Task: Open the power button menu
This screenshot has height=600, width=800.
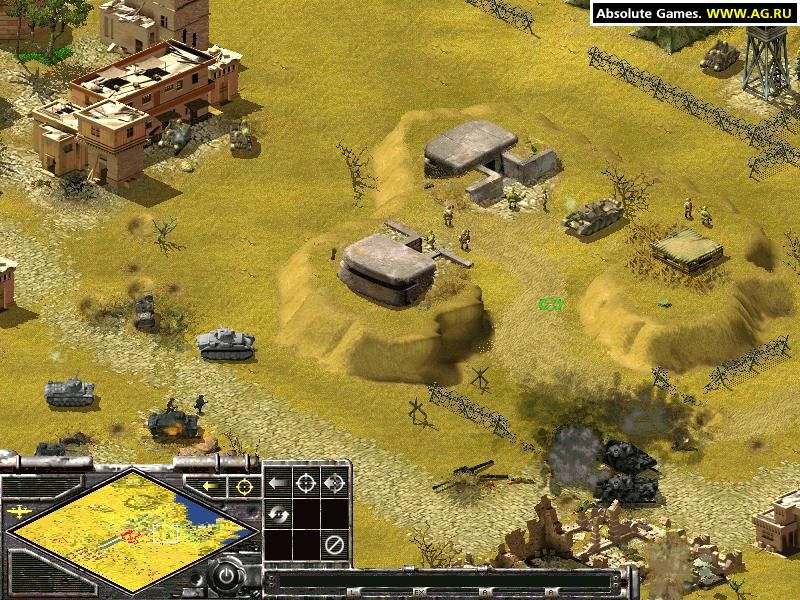Action: pos(229,578)
